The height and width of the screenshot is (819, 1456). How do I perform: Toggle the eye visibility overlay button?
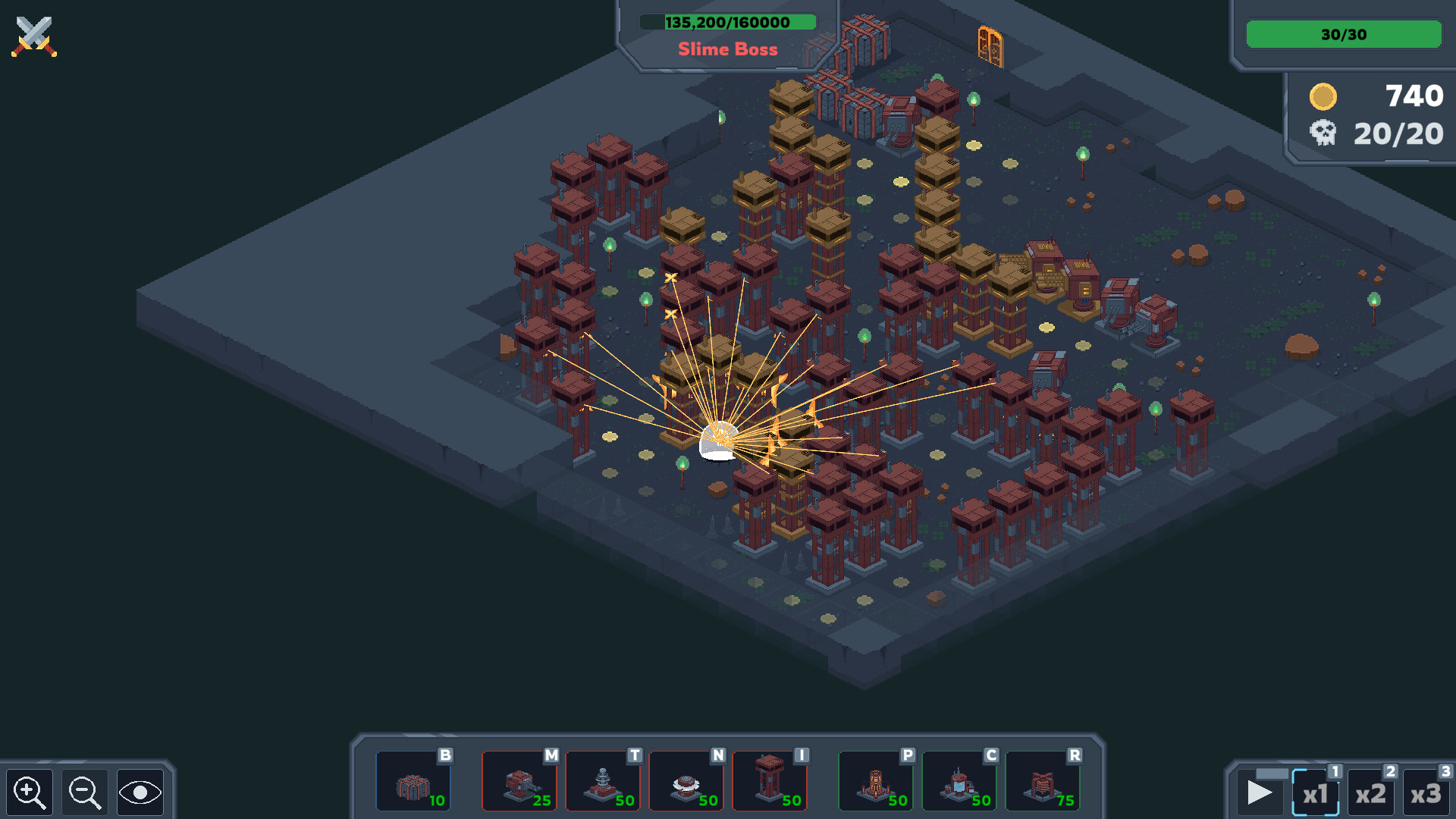(140, 792)
